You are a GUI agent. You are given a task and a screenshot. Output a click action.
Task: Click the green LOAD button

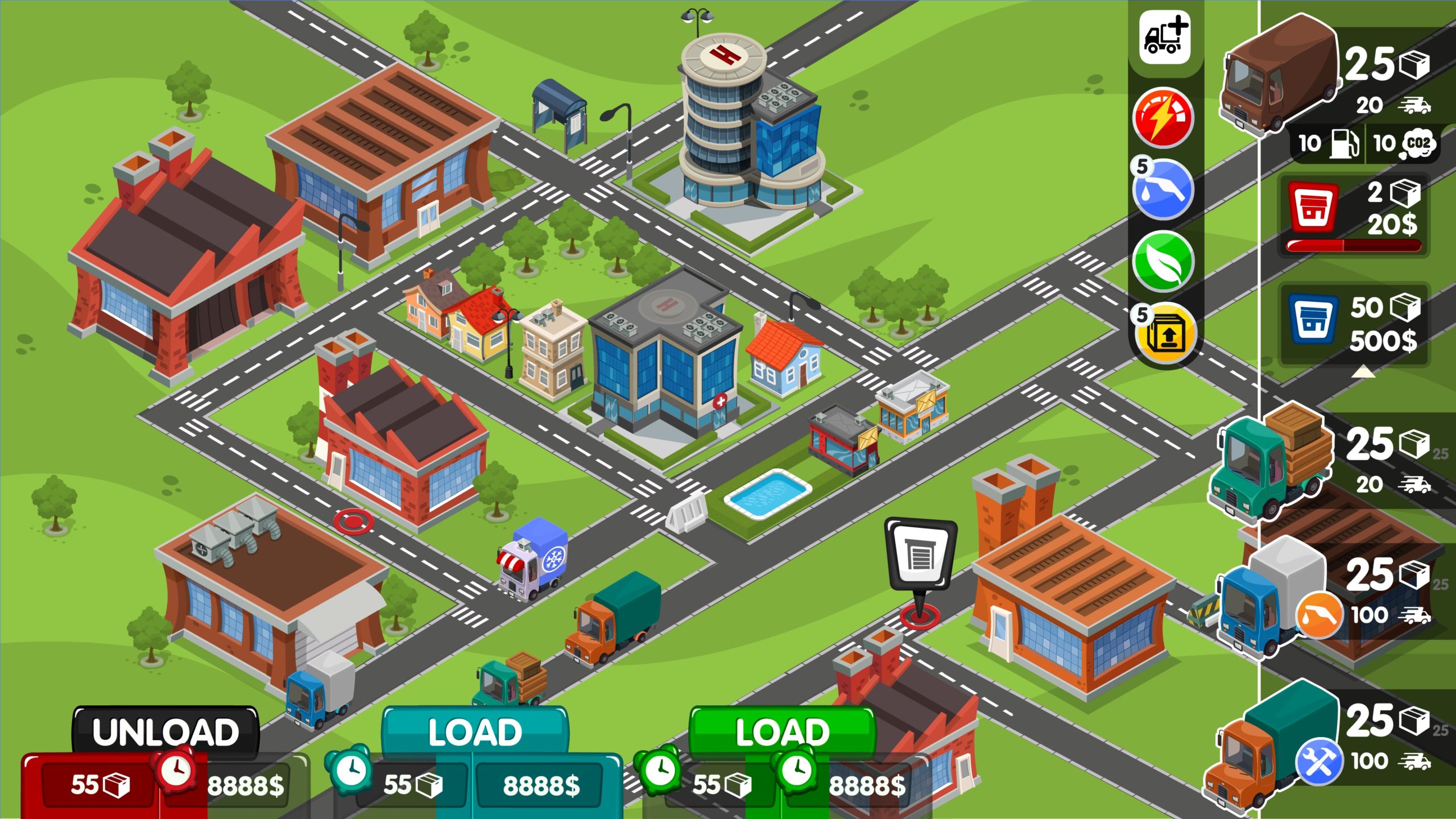click(x=782, y=732)
